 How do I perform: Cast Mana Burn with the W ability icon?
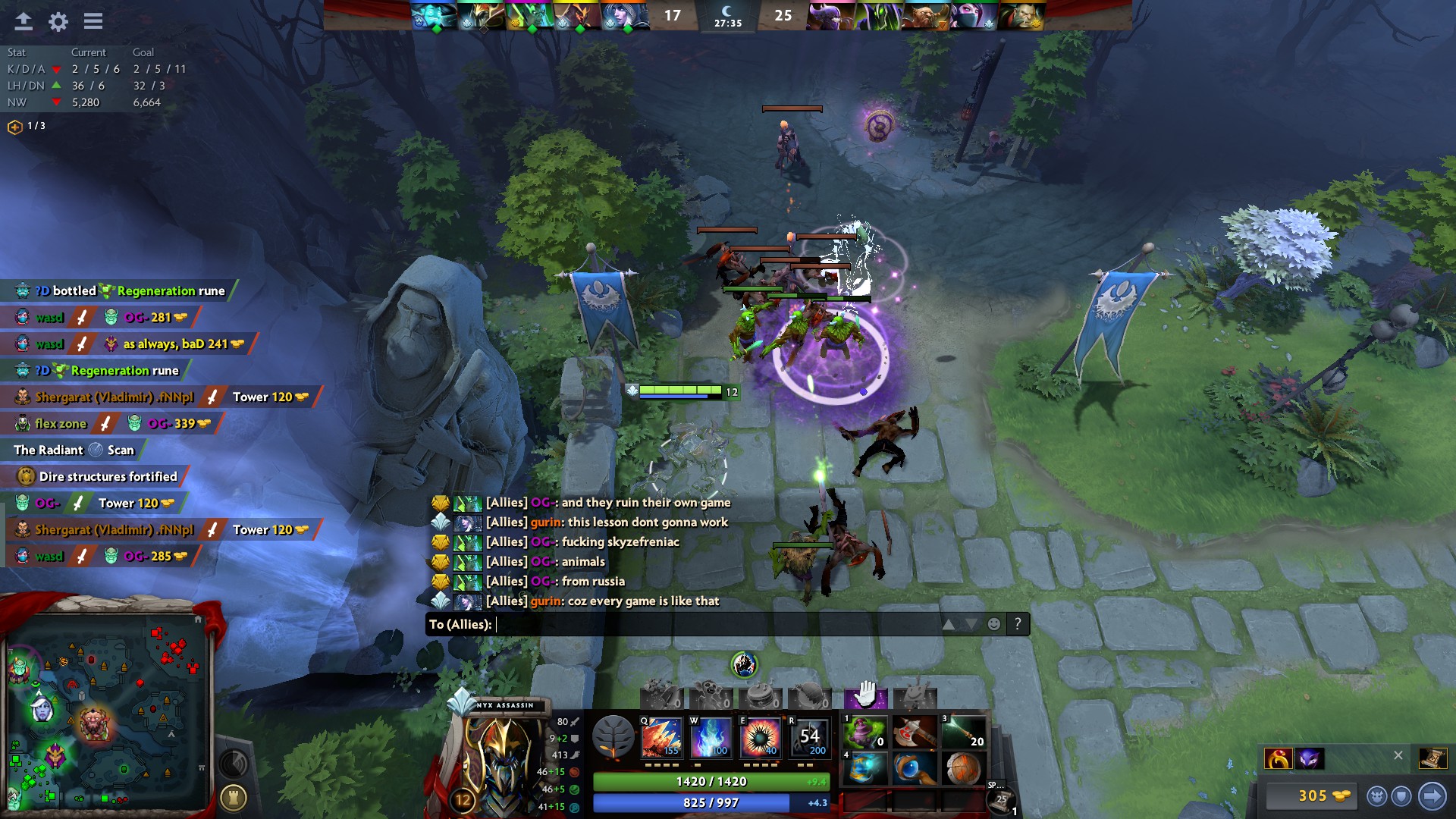point(711,738)
